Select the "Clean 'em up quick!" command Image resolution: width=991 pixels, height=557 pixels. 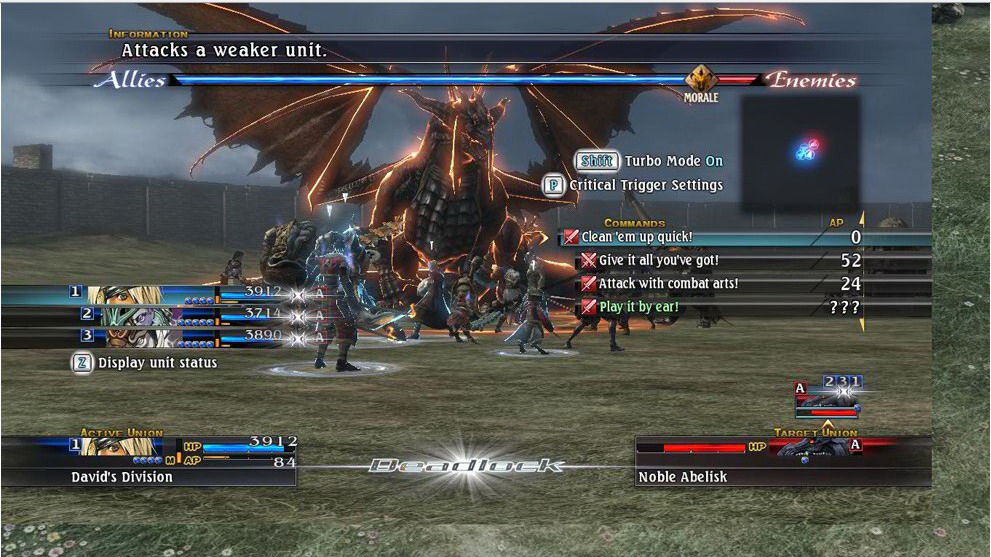[x=640, y=238]
